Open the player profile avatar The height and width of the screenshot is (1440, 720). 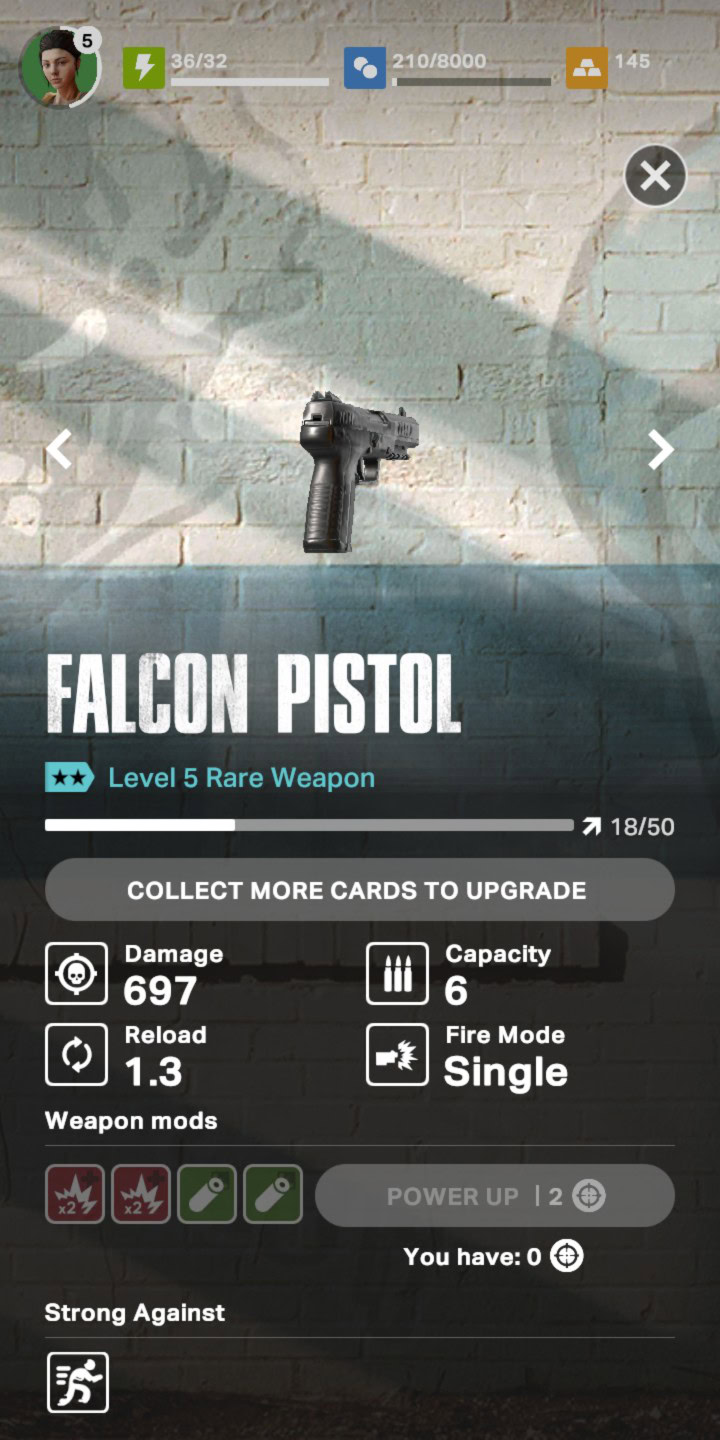59,66
